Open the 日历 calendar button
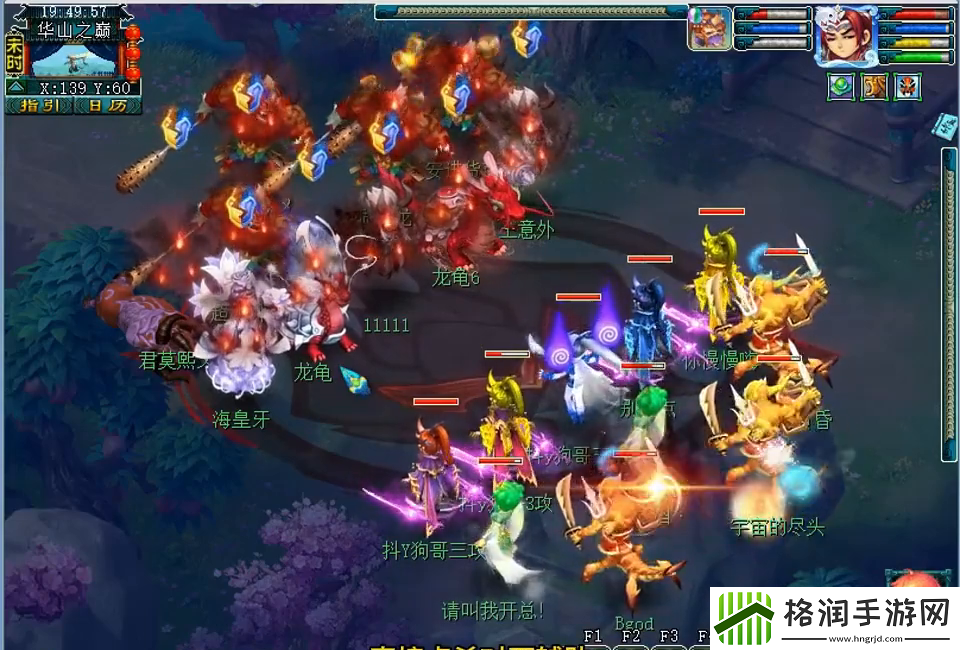Viewport: 960px width, 650px height. [107, 104]
